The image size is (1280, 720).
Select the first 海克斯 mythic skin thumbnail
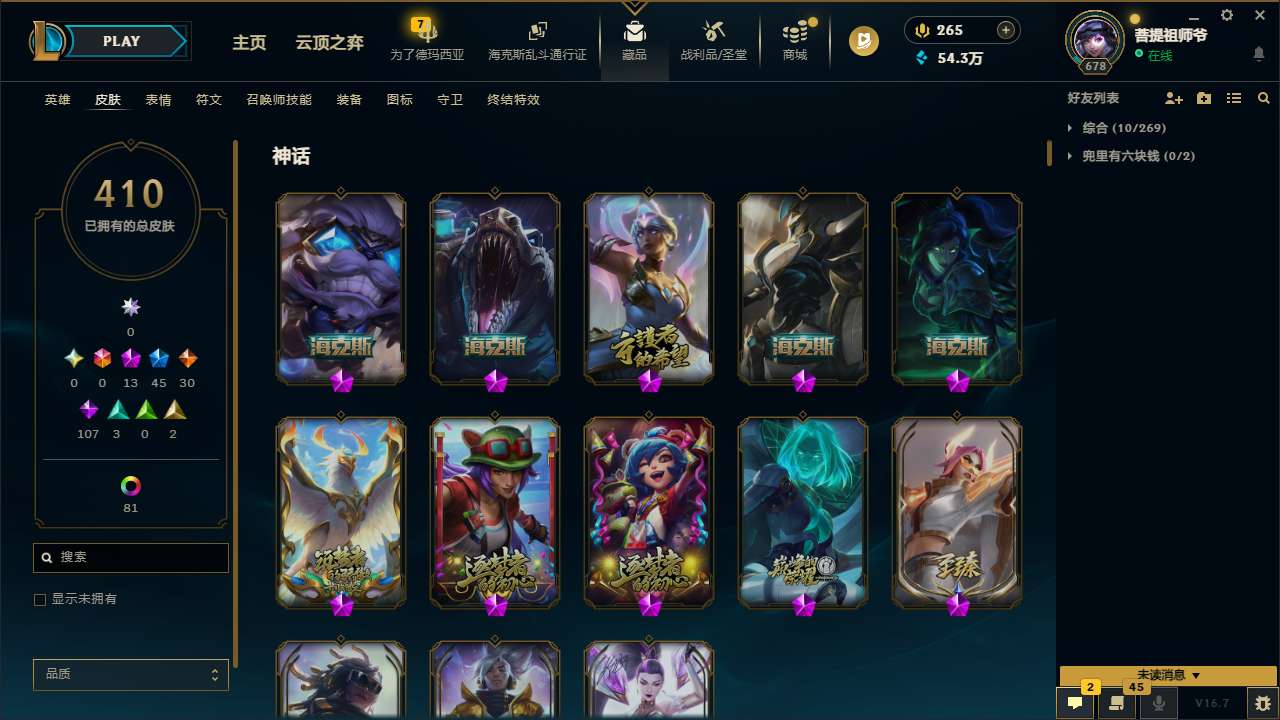pyautogui.click(x=341, y=288)
